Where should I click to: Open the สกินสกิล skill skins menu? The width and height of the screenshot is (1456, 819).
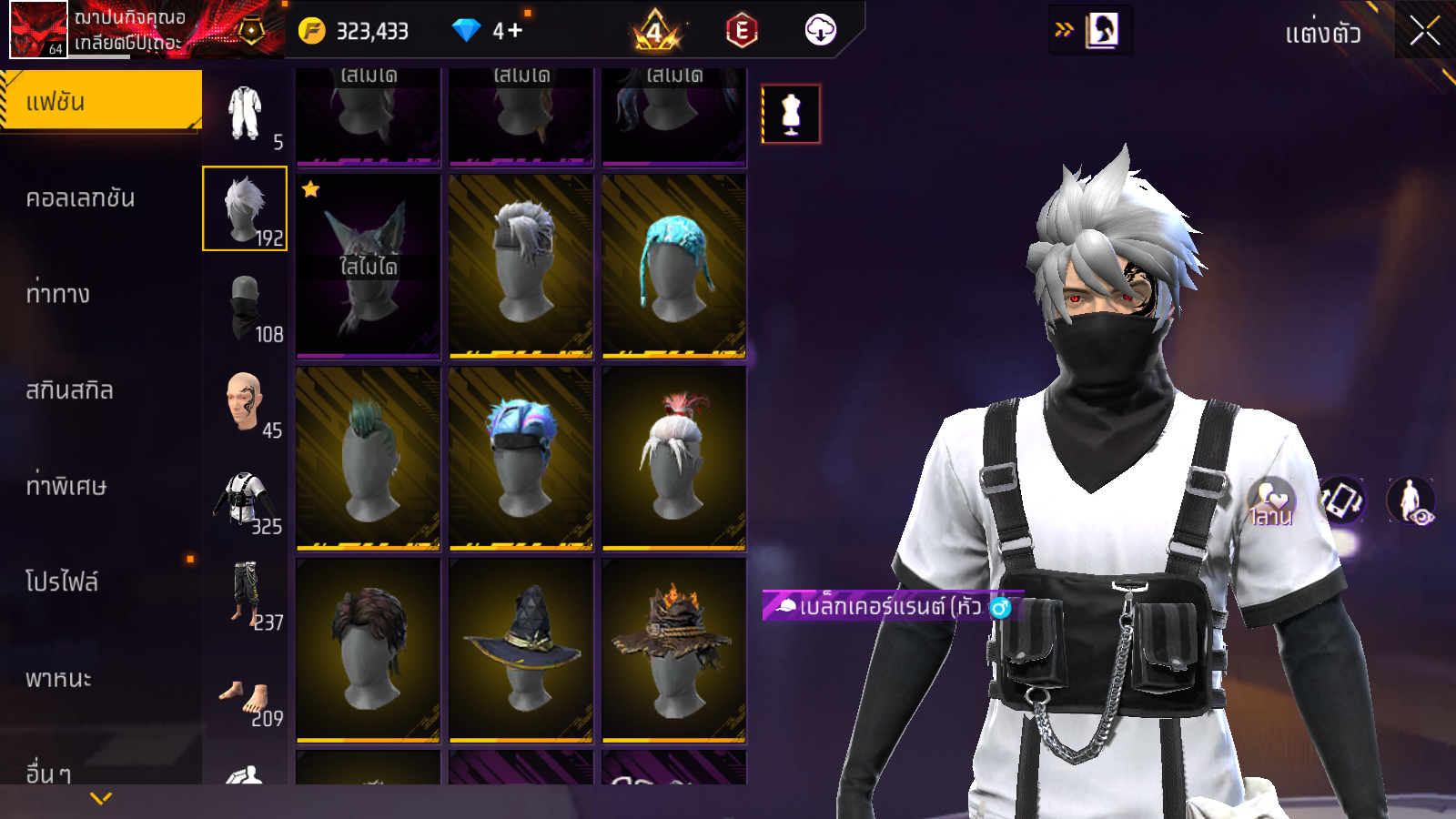coord(69,390)
